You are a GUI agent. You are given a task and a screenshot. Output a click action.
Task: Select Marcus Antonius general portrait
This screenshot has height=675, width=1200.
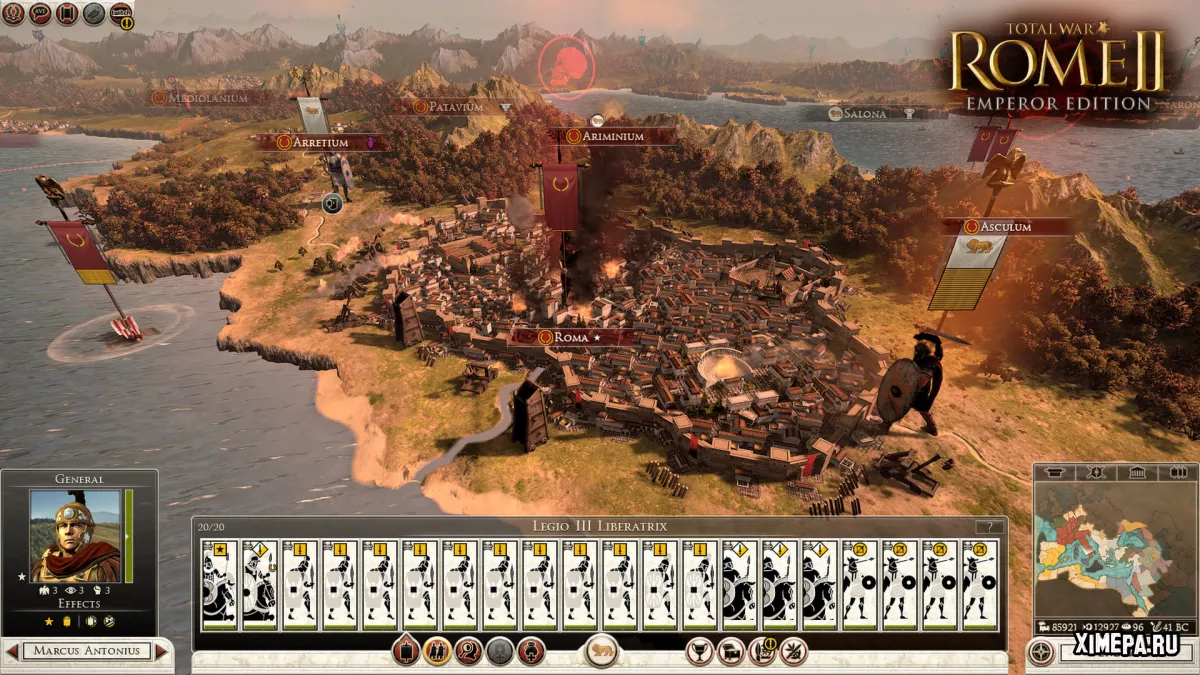(x=76, y=536)
